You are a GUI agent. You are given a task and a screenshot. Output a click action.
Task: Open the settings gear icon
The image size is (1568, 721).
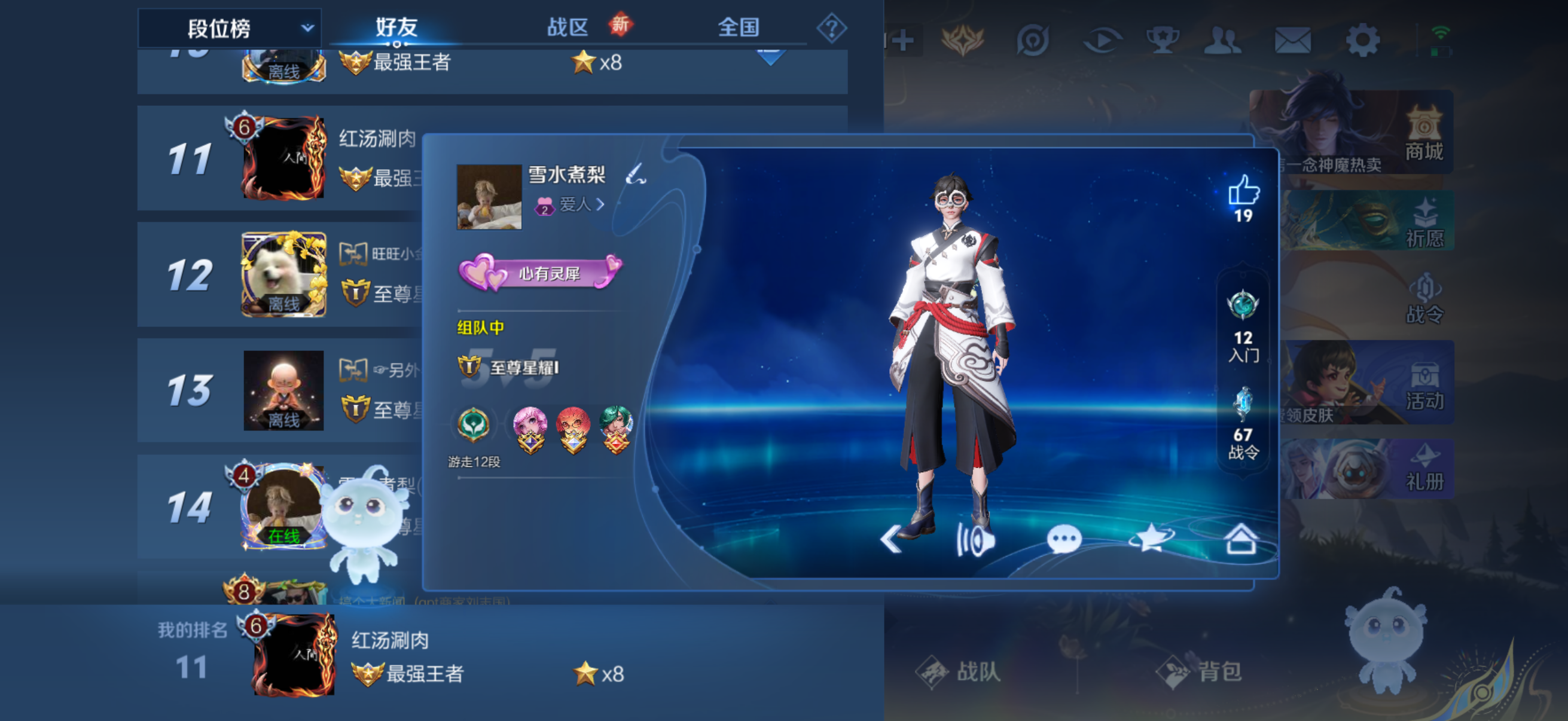point(1362,41)
